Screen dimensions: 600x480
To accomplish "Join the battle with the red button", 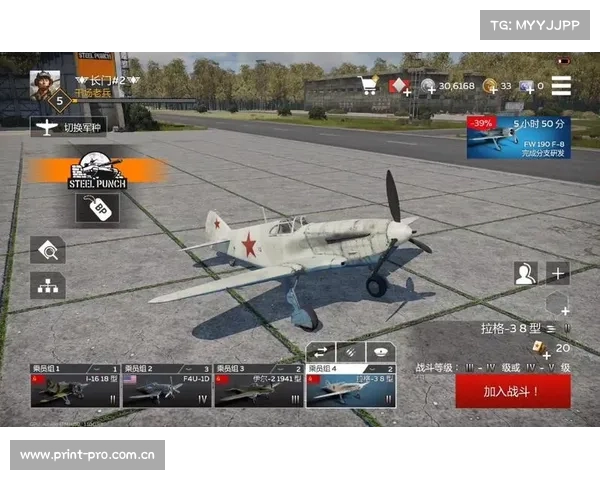I will [512, 391].
